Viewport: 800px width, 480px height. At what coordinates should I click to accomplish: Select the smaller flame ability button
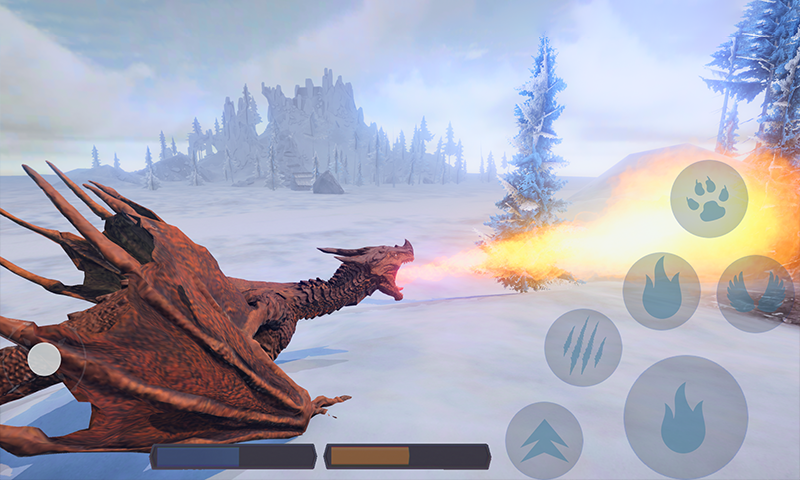(x=661, y=291)
